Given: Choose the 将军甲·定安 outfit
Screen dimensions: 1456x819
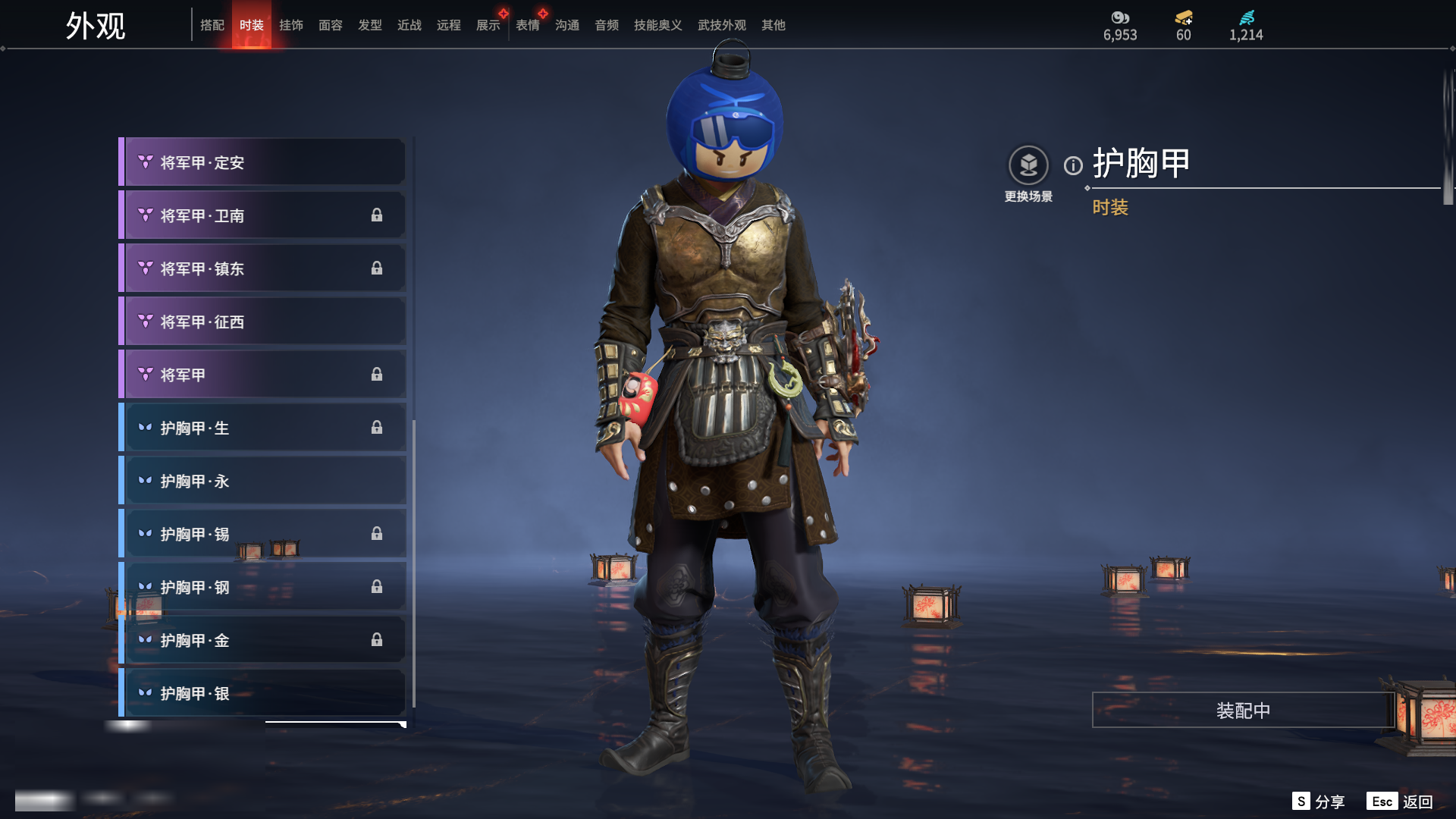Looking at the screenshot, I should [x=262, y=162].
